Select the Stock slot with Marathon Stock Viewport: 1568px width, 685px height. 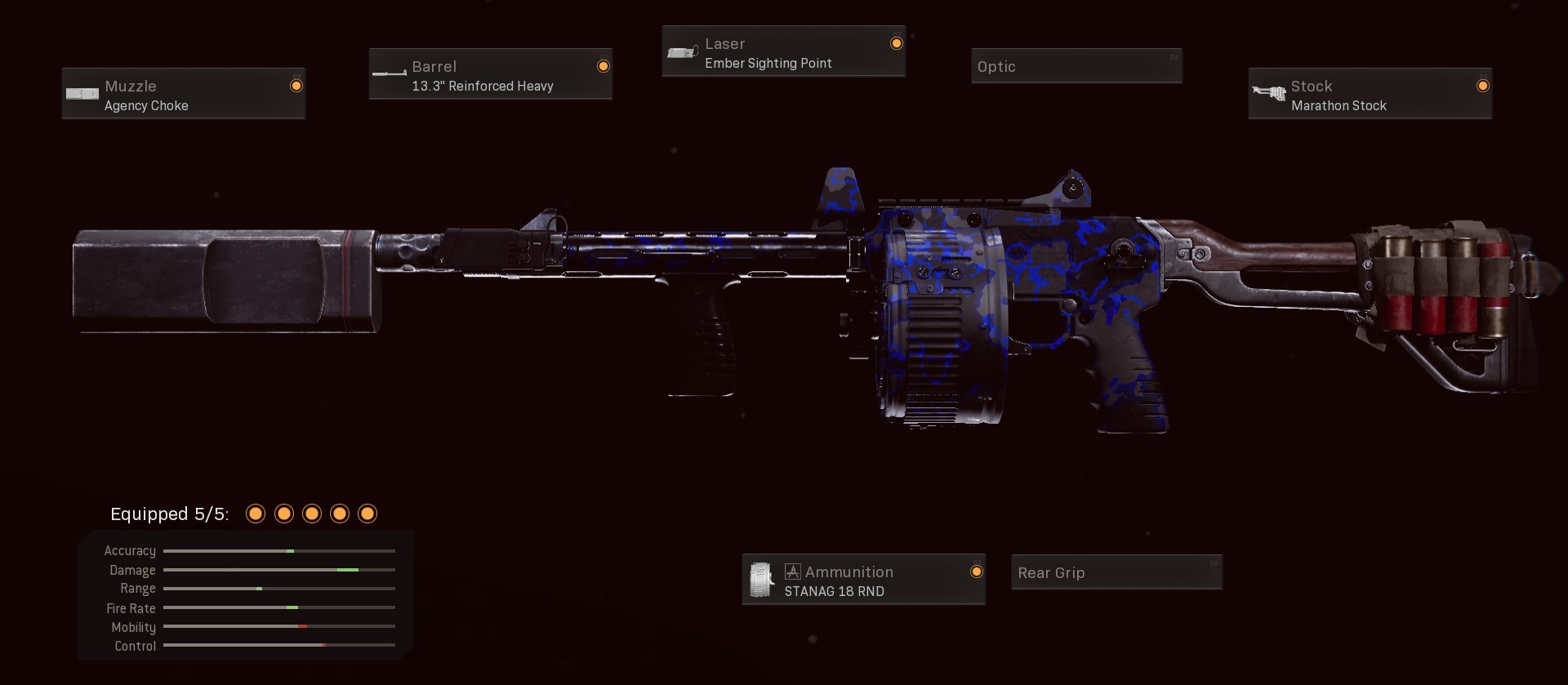(x=1370, y=94)
